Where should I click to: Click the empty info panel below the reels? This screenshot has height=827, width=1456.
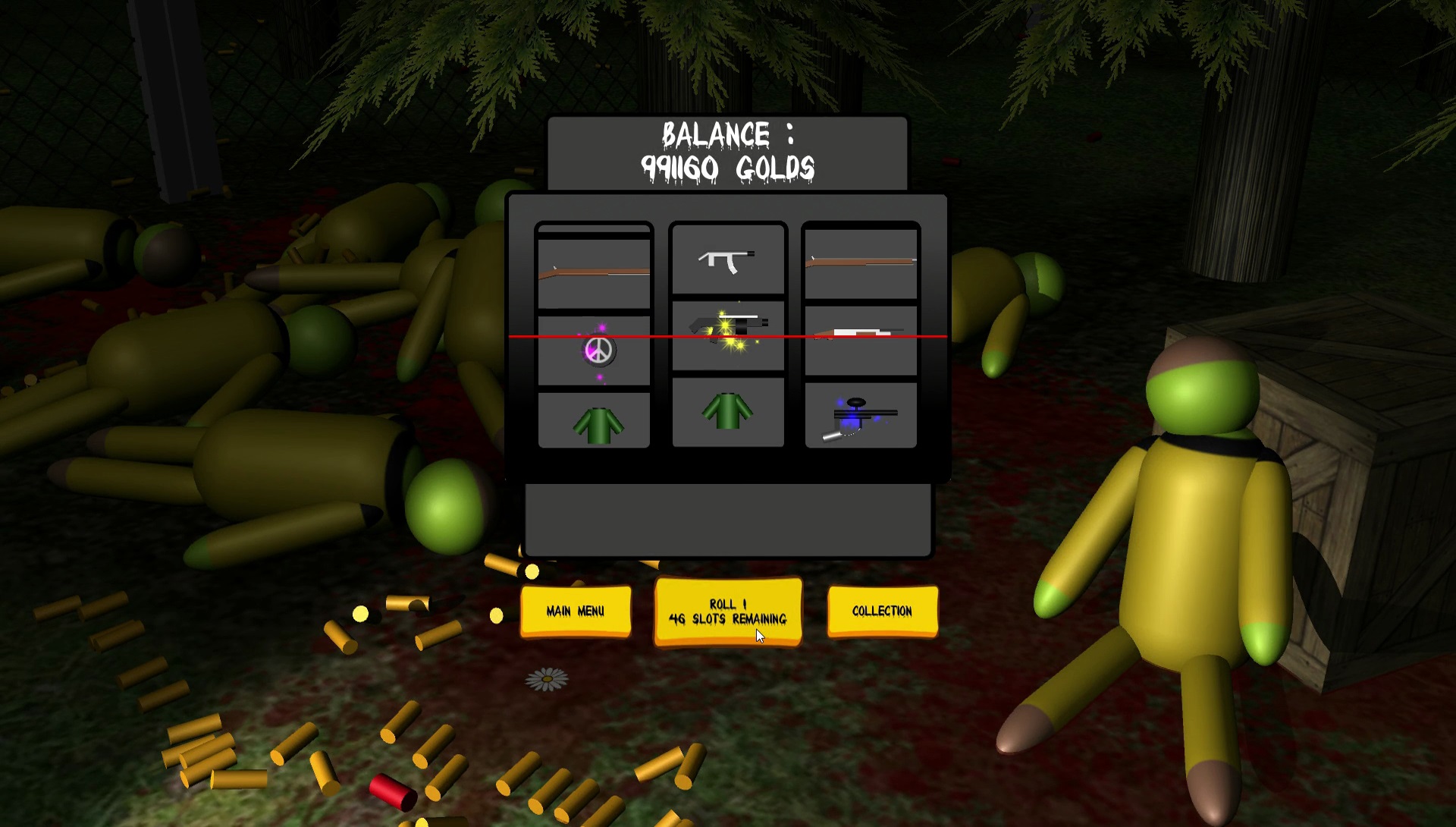pyautogui.click(x=726, y=520)
